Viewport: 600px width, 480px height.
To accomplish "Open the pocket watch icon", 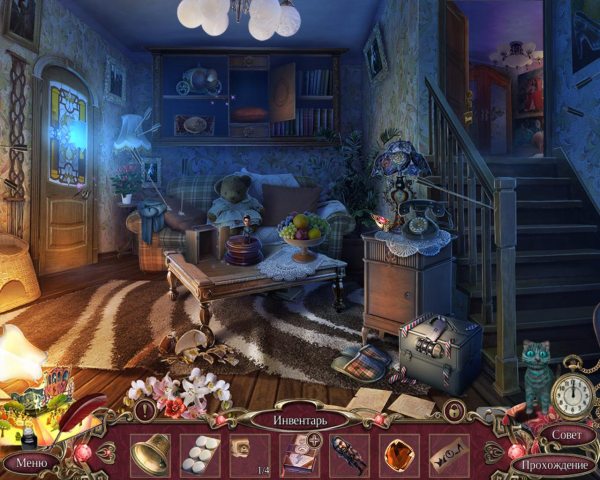I will (574, 392).
